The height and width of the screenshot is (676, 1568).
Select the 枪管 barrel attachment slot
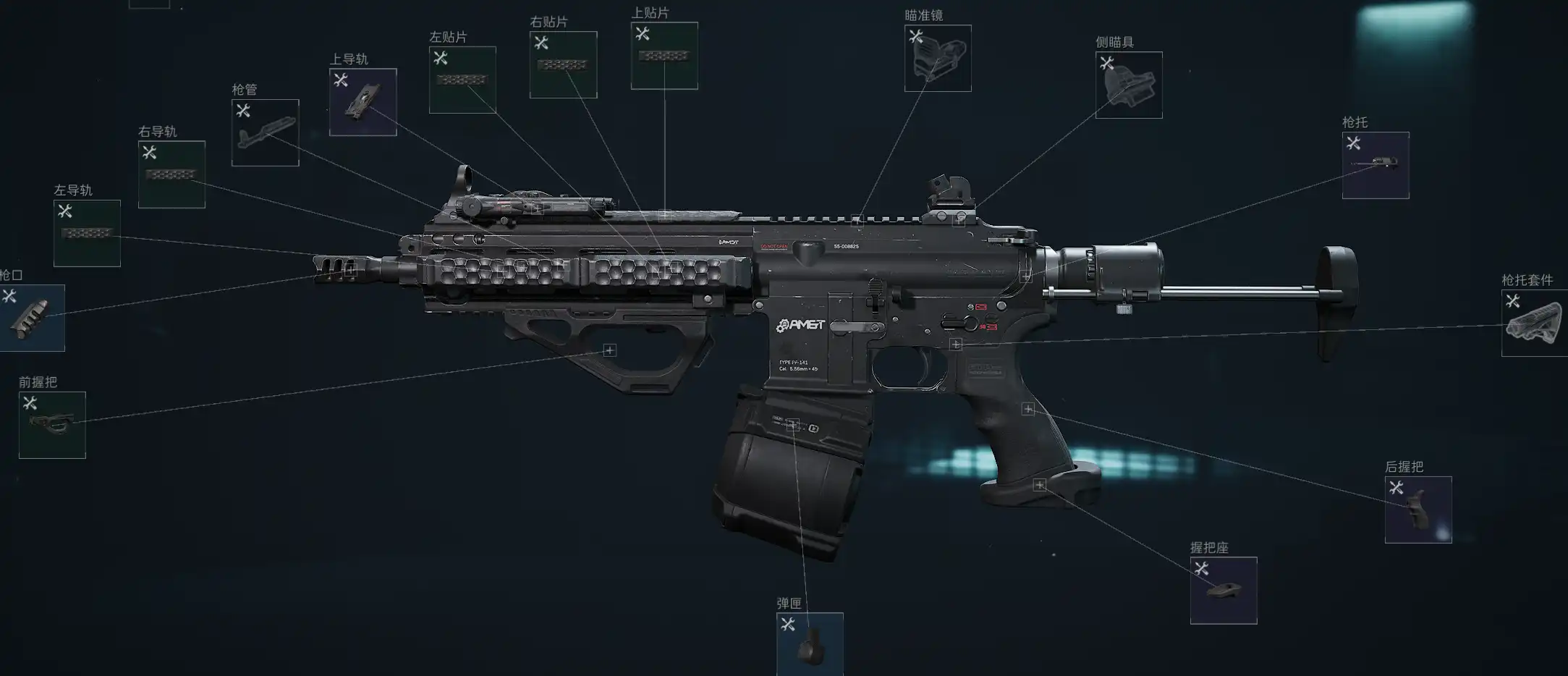pos(265,132)
